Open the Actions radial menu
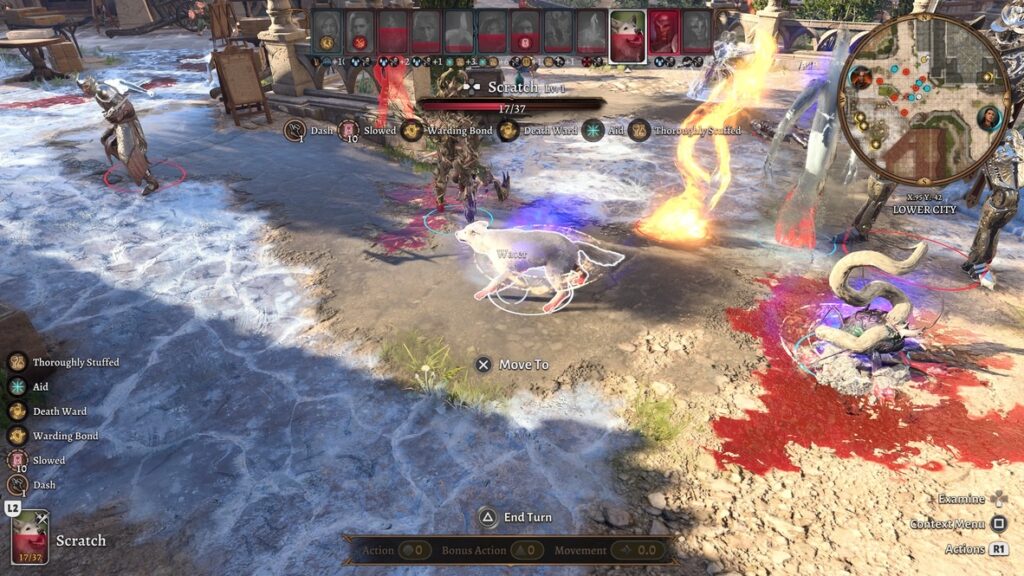The width and height of the screenshot is (1024, 576). click(x=976, y=549)
